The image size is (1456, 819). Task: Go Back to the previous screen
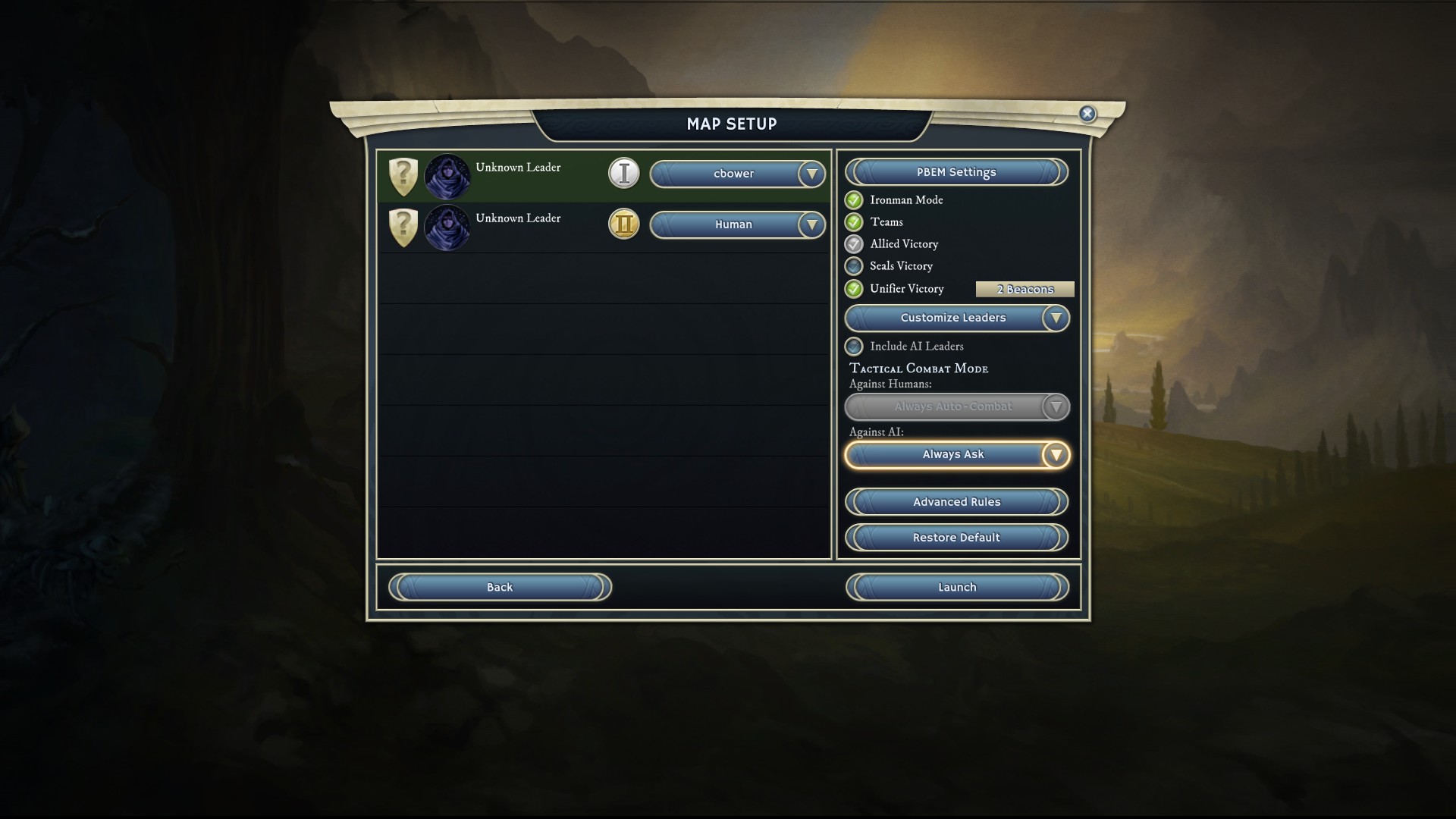500,587
